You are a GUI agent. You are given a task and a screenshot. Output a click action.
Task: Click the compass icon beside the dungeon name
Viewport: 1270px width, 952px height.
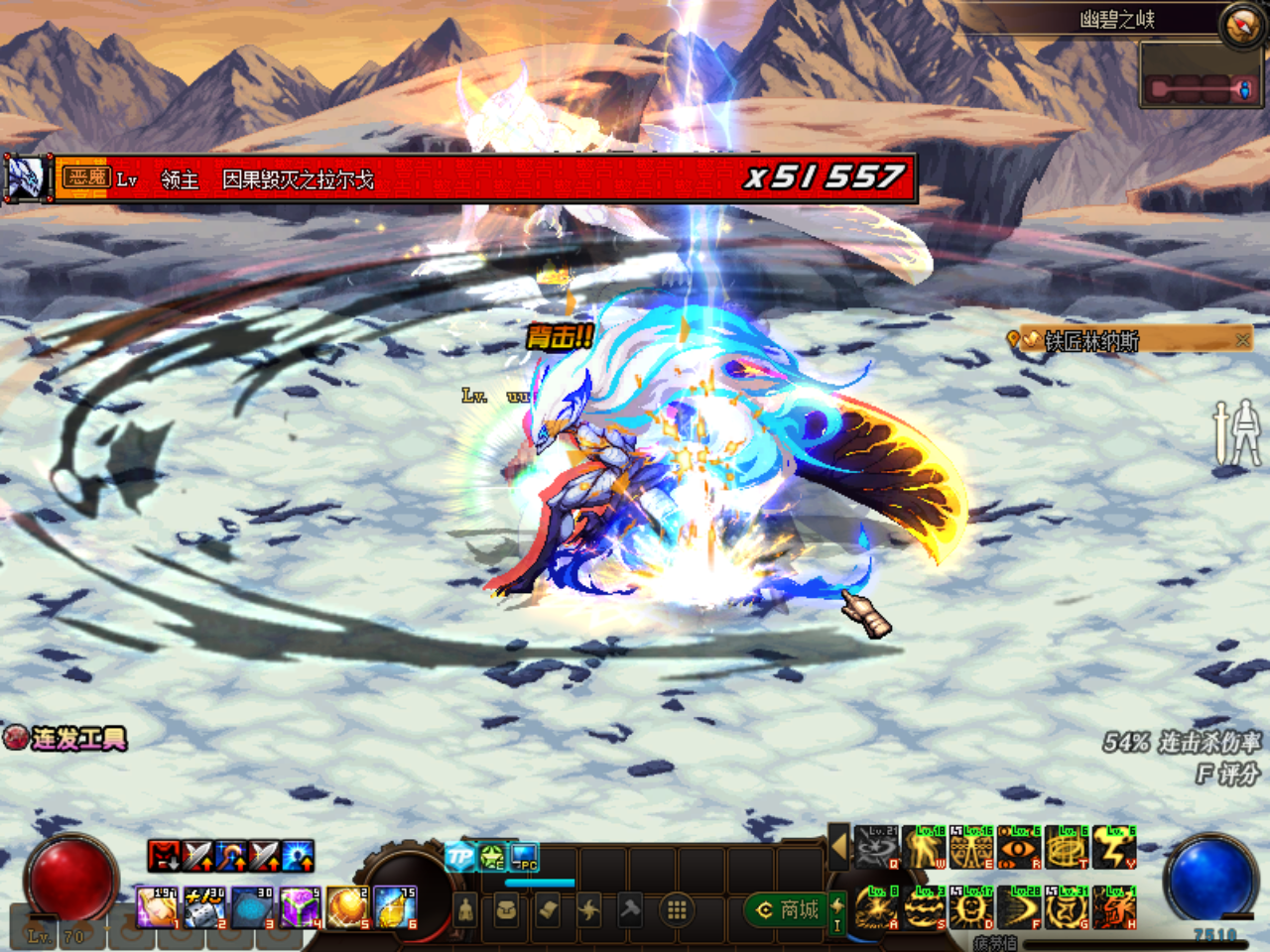pos(1242,25)
